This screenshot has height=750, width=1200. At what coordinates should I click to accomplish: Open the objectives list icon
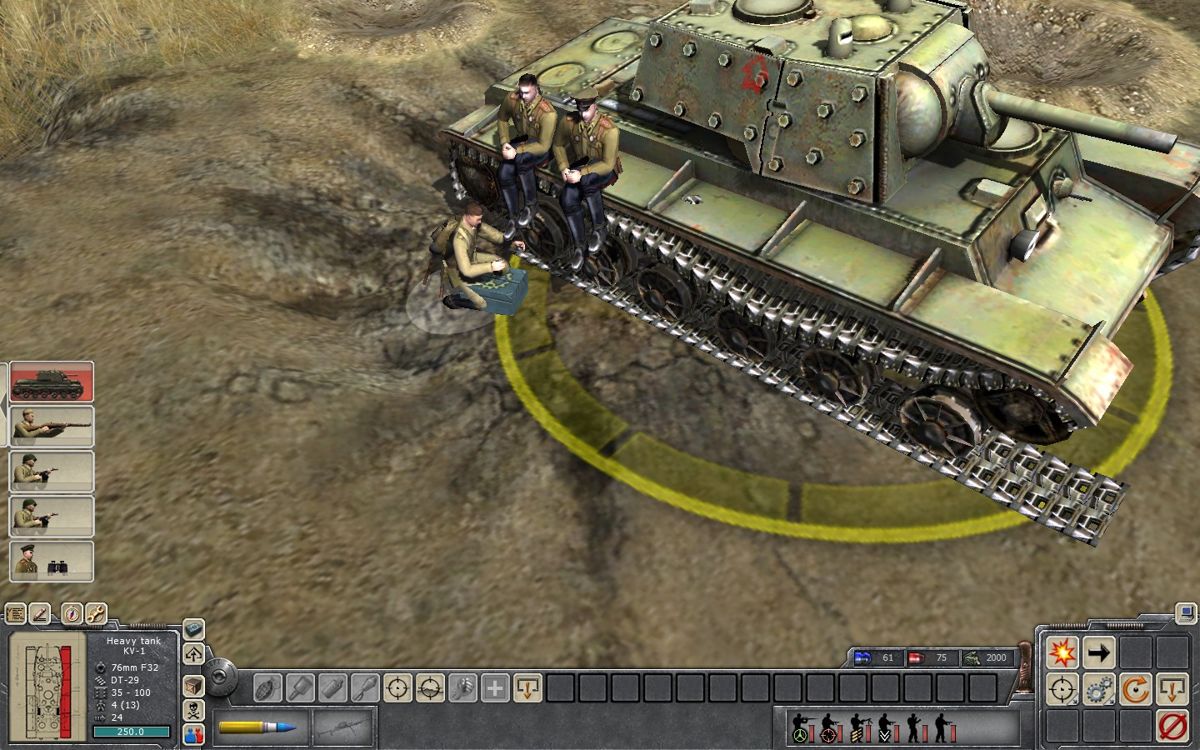15,613
